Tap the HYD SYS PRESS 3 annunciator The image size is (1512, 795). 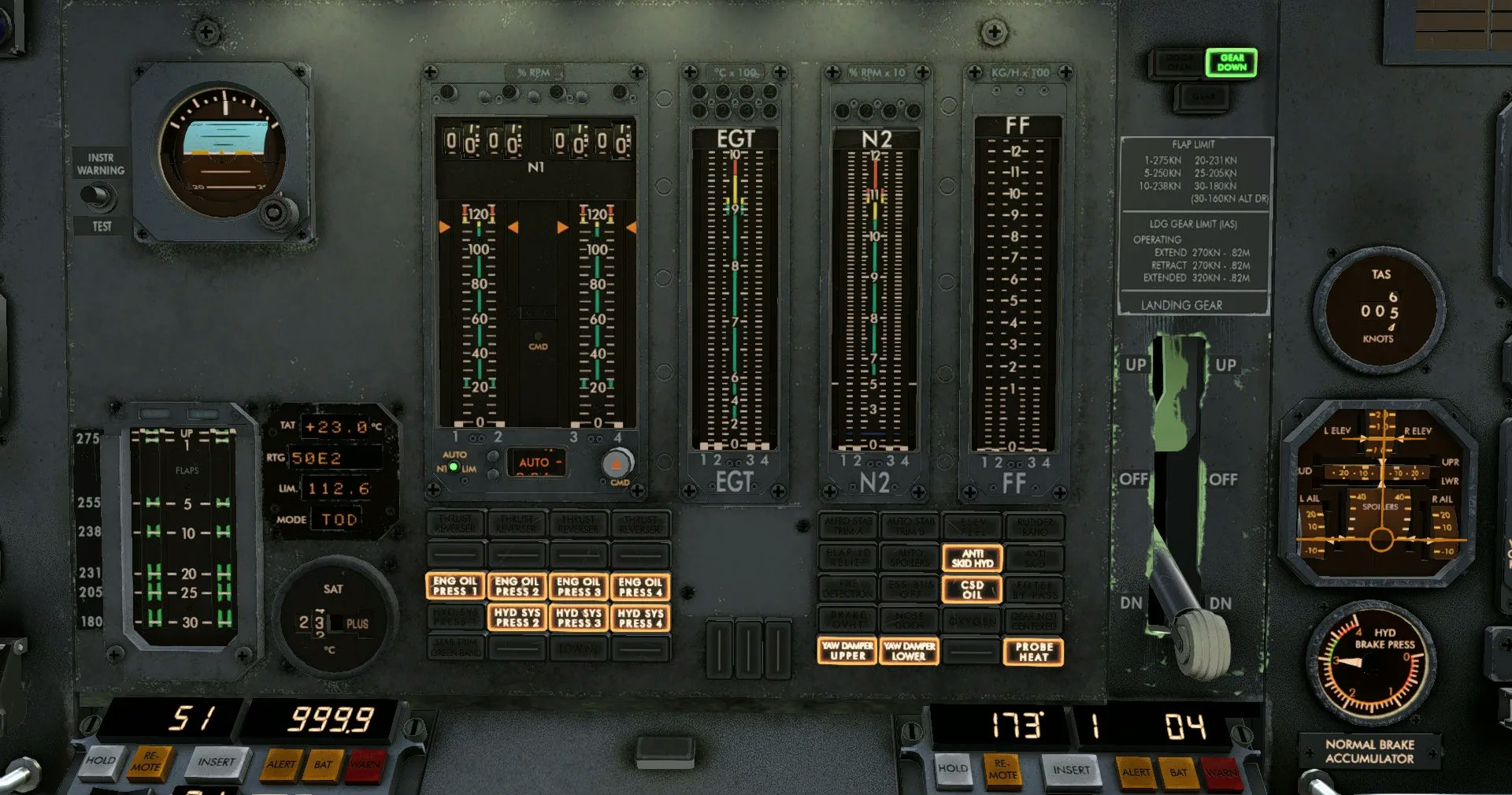click(578, 618)
